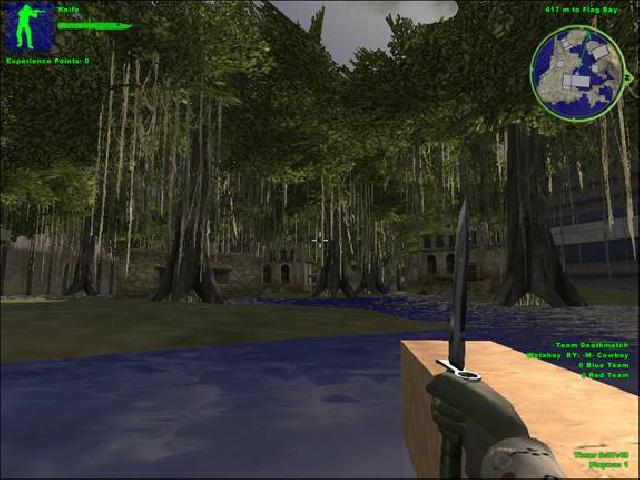Image resolution: width=640 pixels, height=480 pixels.
Task: Click the circular minimap
Action: (576, 74)
